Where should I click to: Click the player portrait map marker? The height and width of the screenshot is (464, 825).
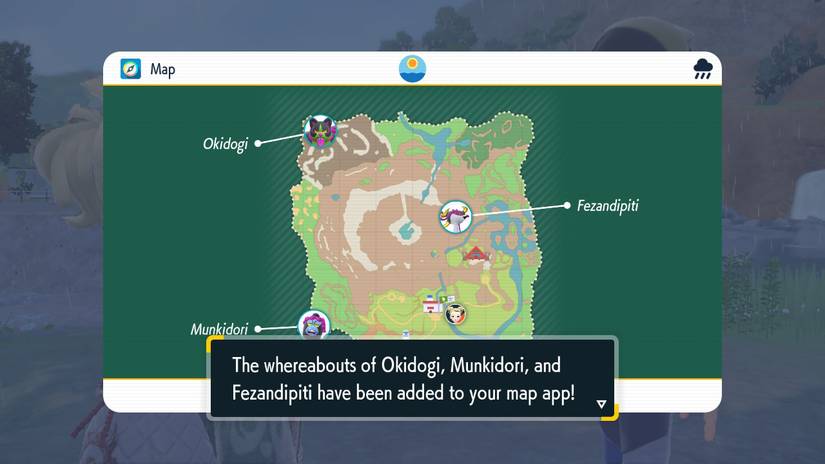[x=456, y=313]
